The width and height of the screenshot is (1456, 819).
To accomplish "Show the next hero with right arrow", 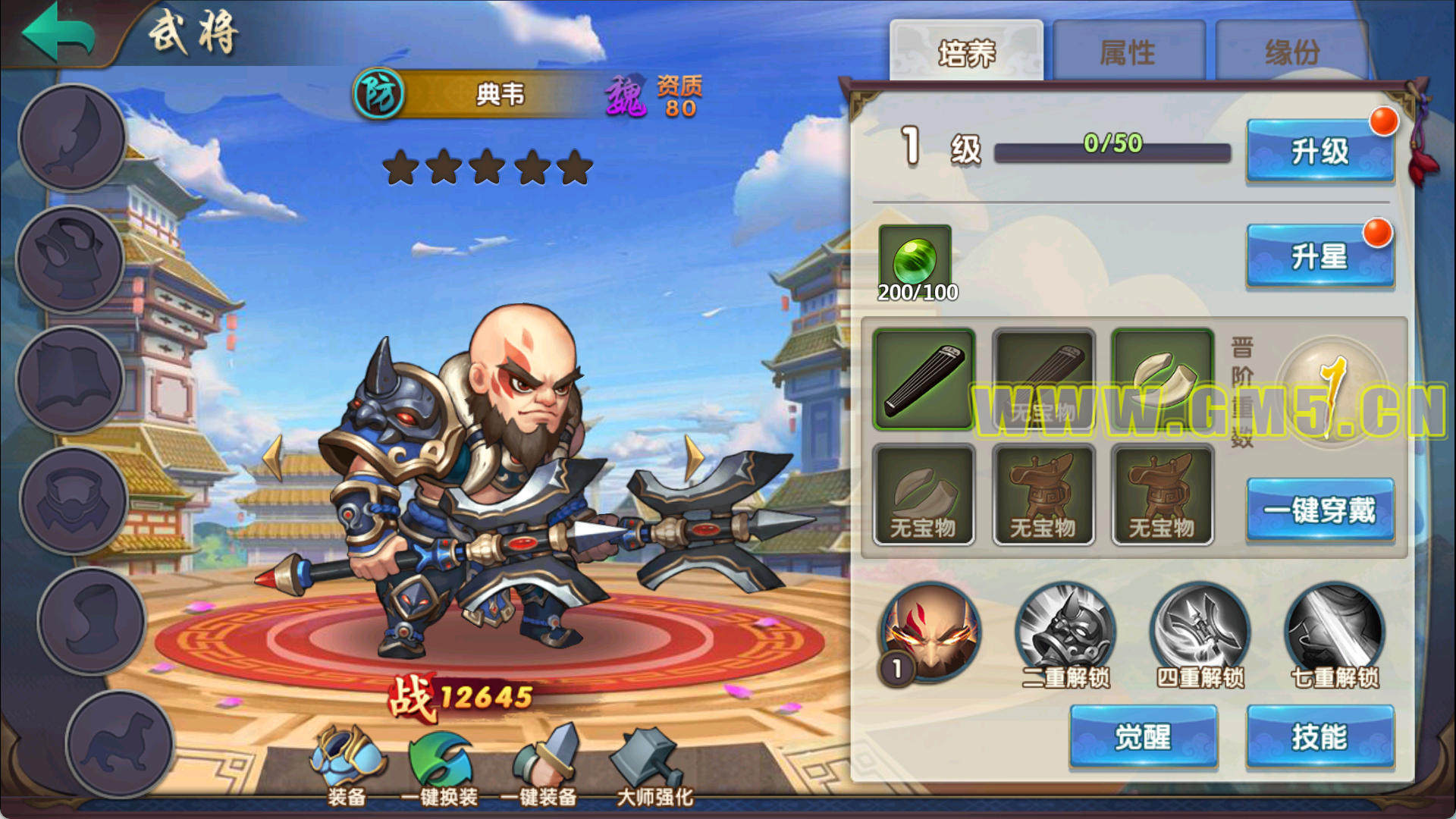I will [693, 457].
